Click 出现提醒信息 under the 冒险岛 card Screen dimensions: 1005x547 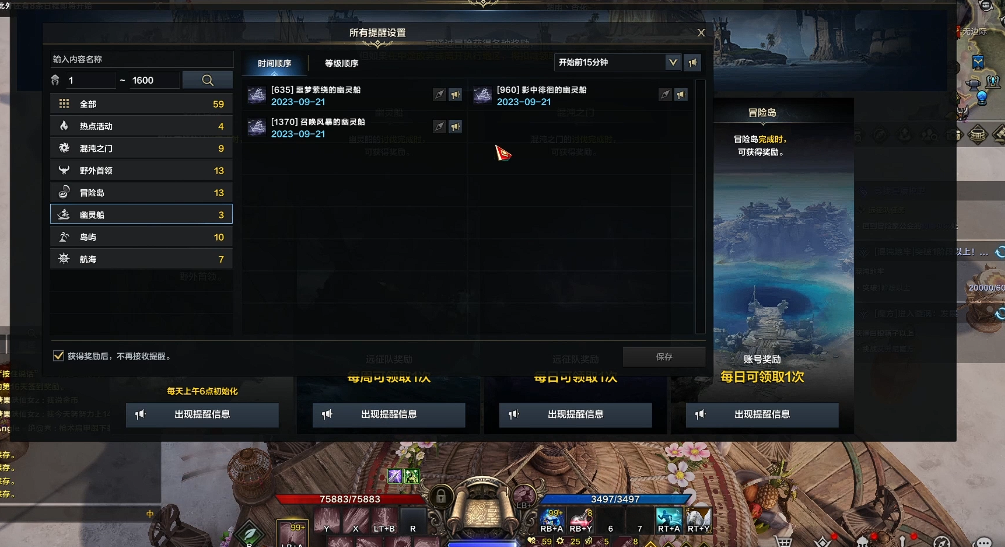click(762, 414)
